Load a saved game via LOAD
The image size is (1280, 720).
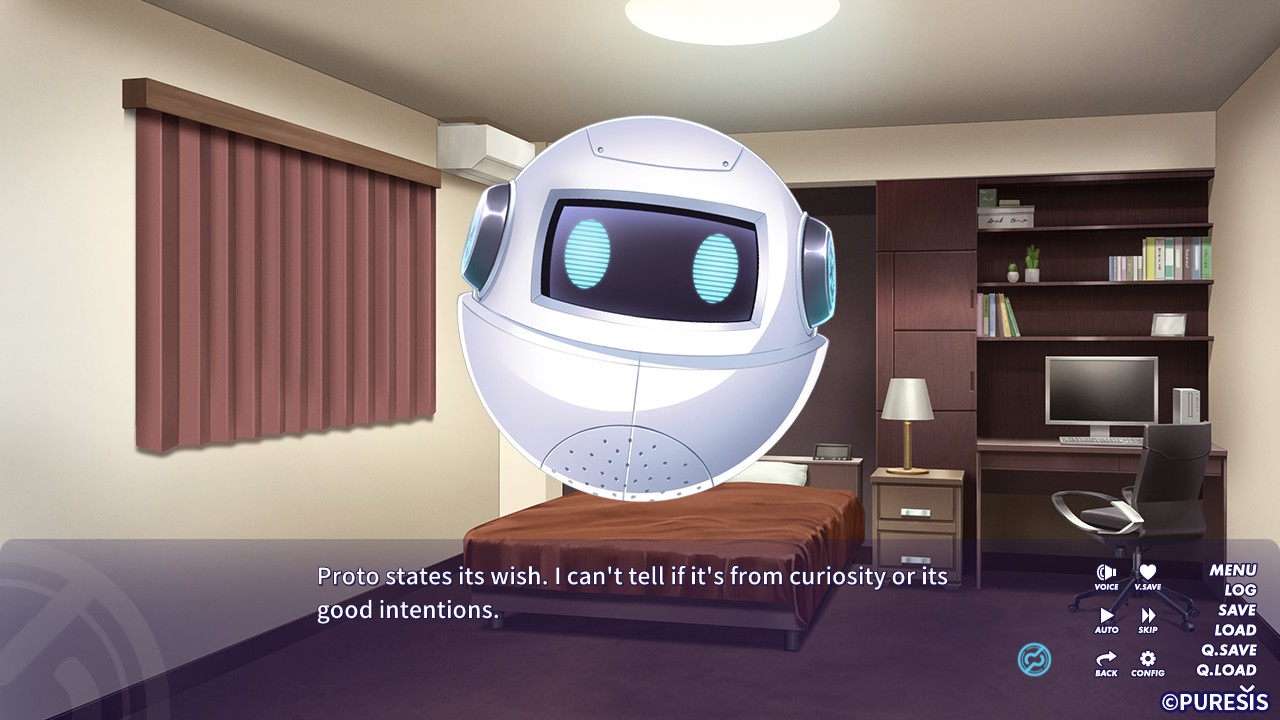coord(1235,629)
